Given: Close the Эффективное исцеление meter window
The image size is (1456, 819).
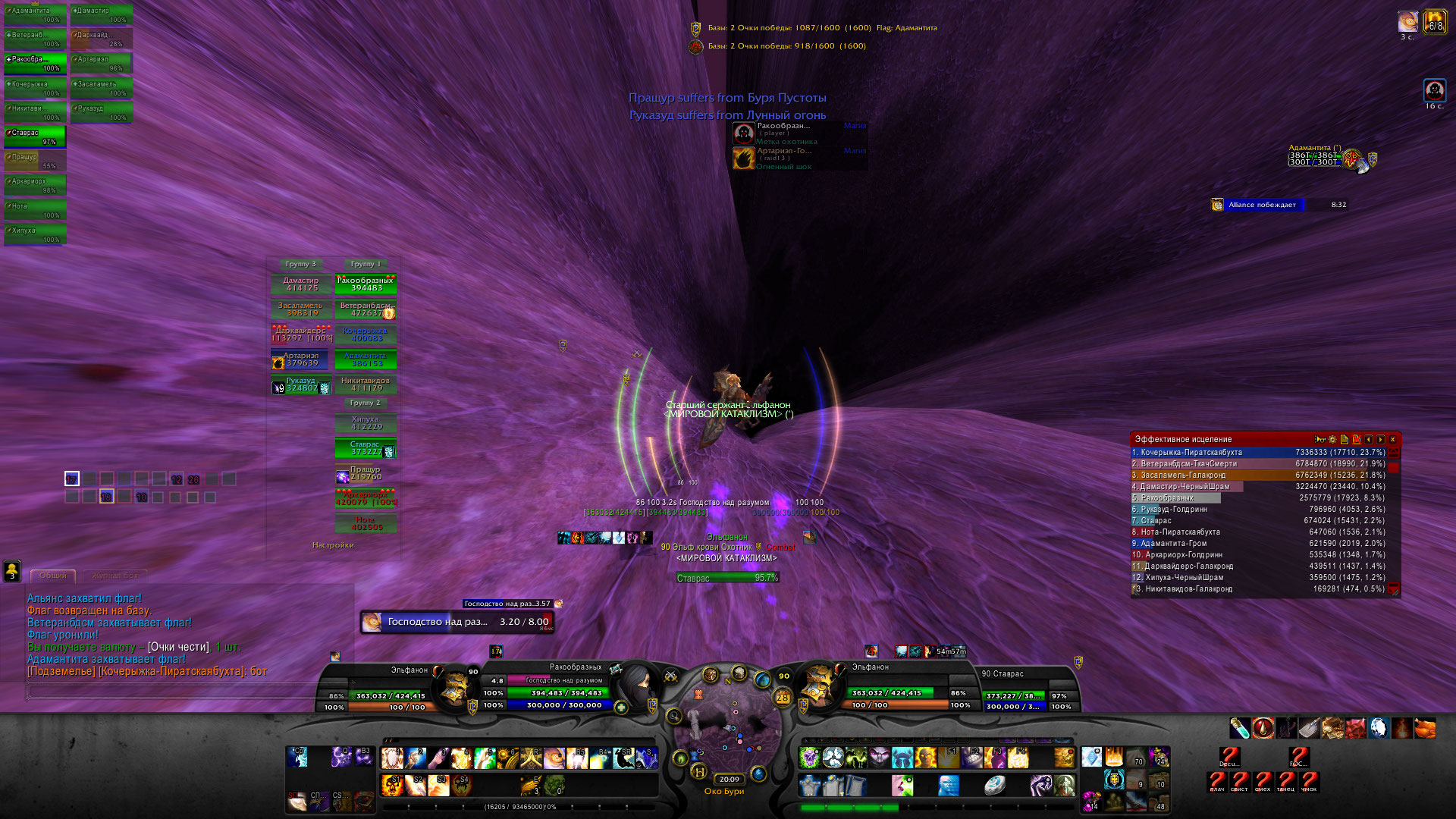Looking at the screenshot, I should (x=1392, y=440).
